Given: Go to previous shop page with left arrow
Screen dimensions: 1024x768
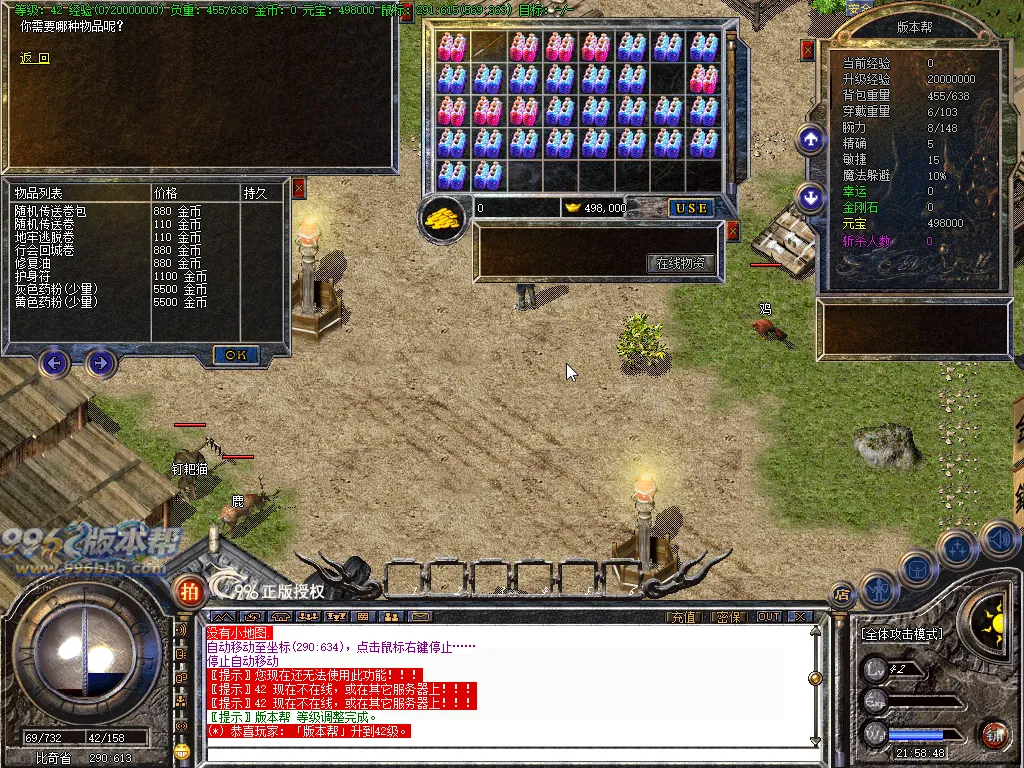Looking at the screenshot, I should (55, 362).
